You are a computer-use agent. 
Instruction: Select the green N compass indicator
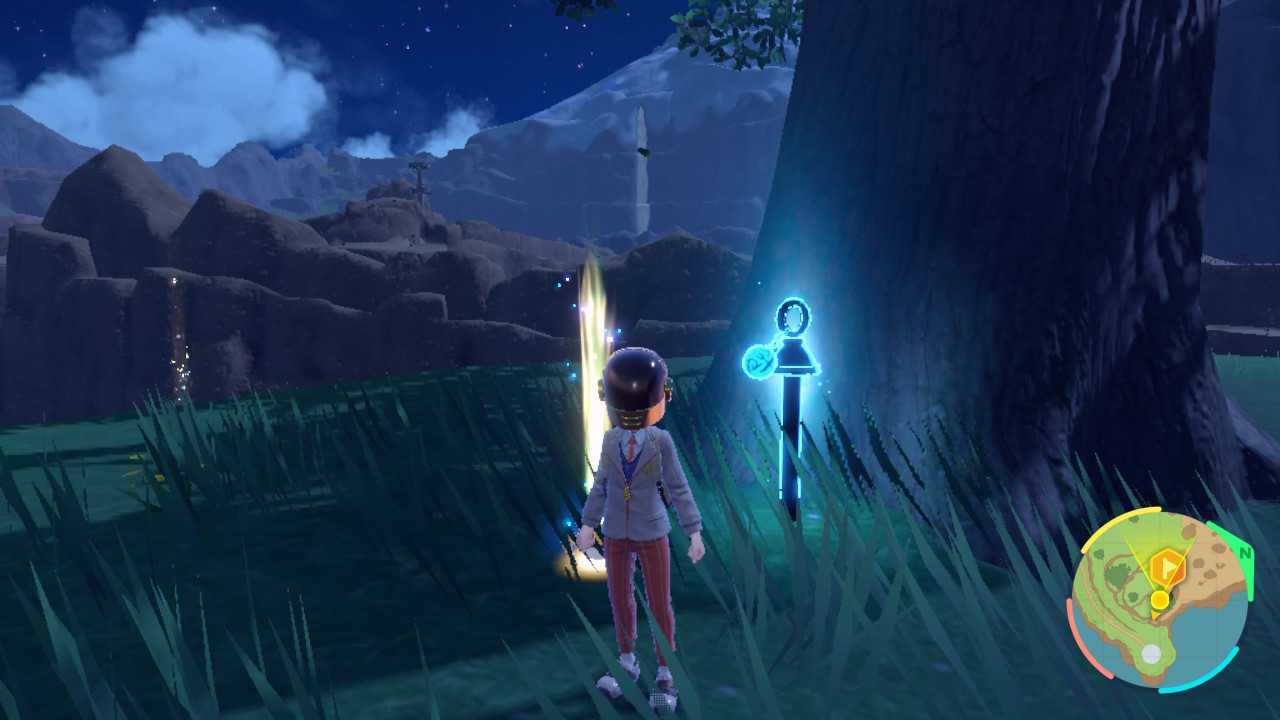tap(1246, 554)
